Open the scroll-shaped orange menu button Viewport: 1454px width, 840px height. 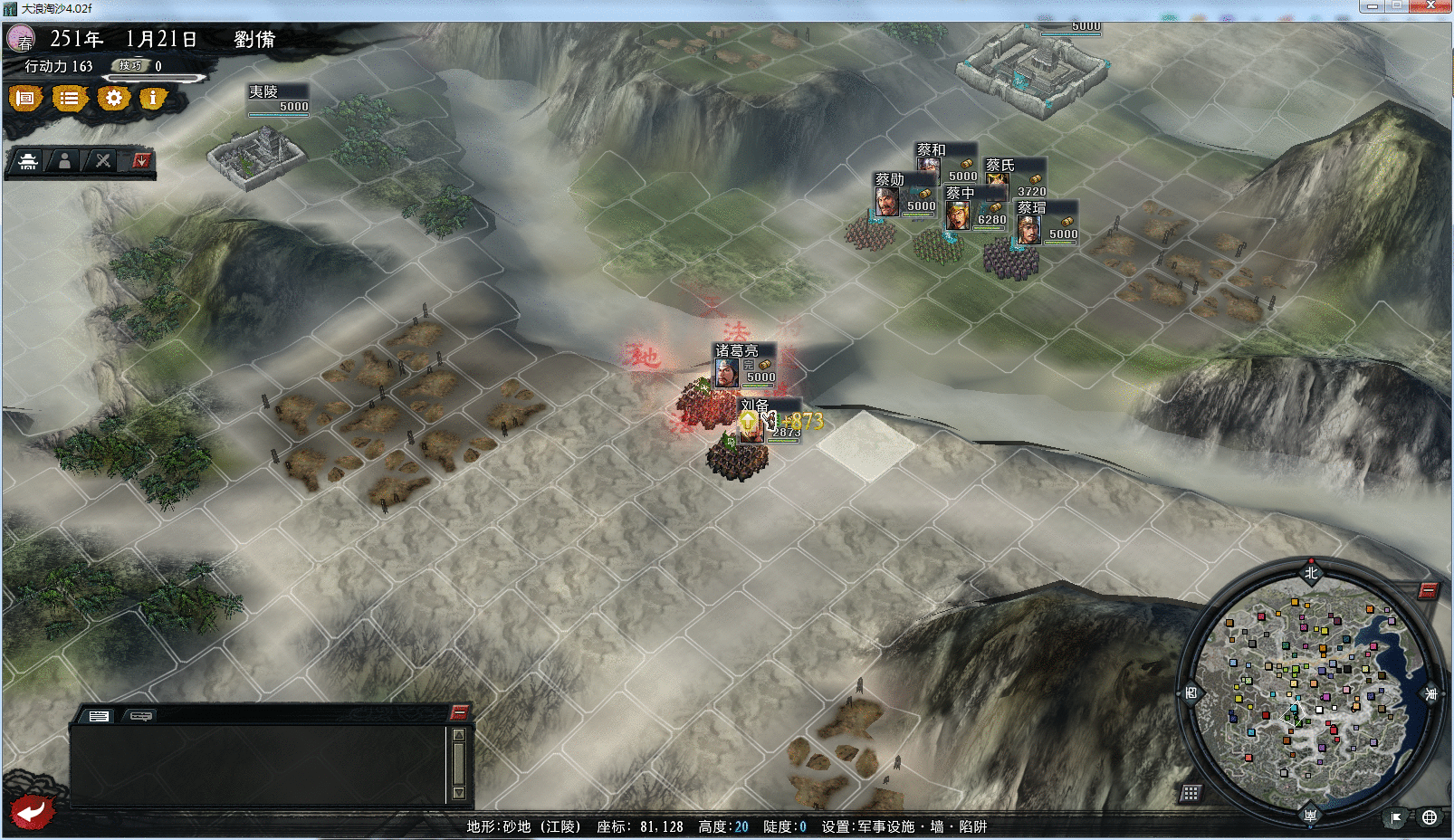point(25,98)
